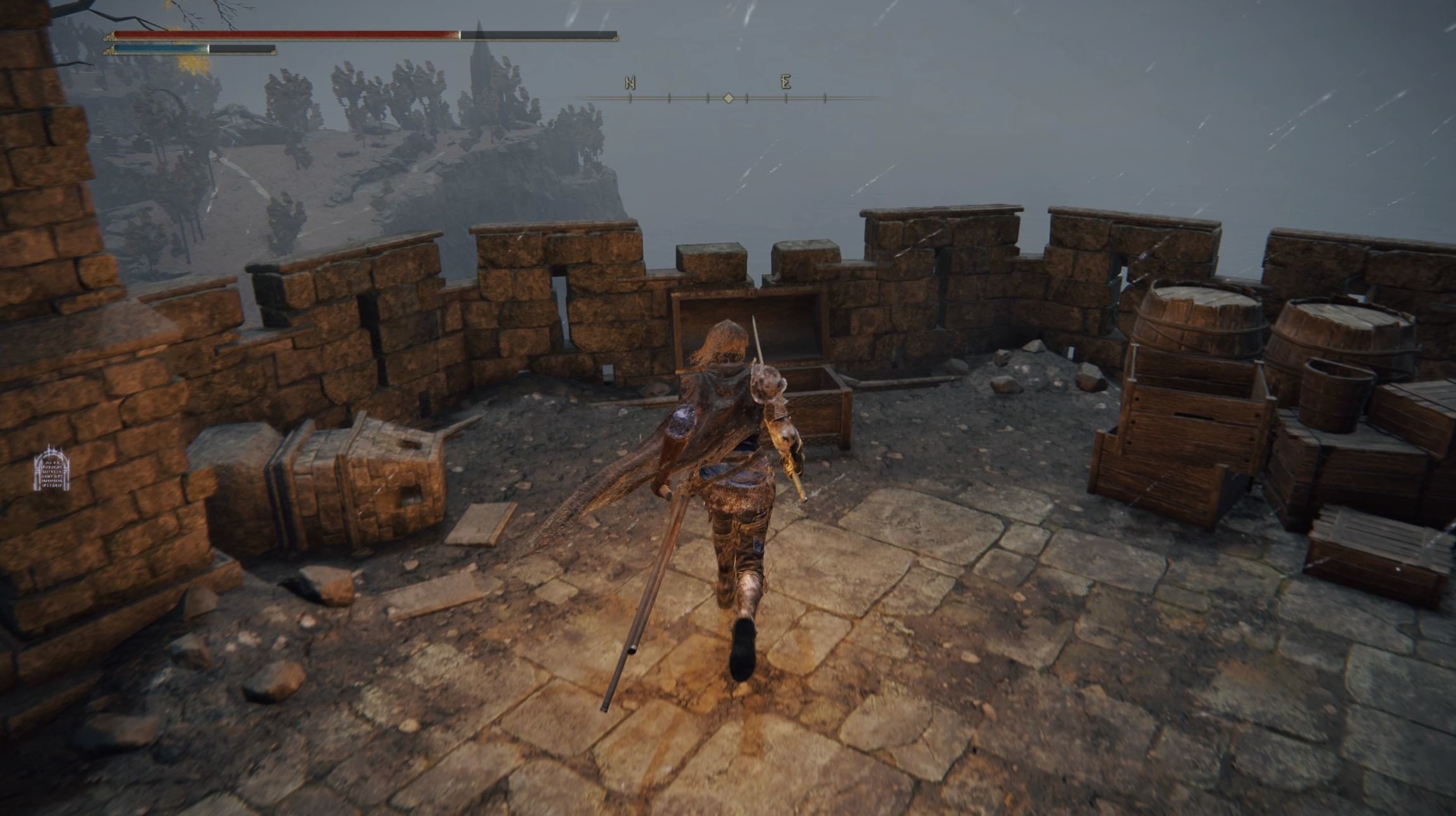Image resolution: width=1456 pixels, height=816 pixels.
Task: Toggle the compass tick right of the diamond
Action: click(x=747, y=99)
